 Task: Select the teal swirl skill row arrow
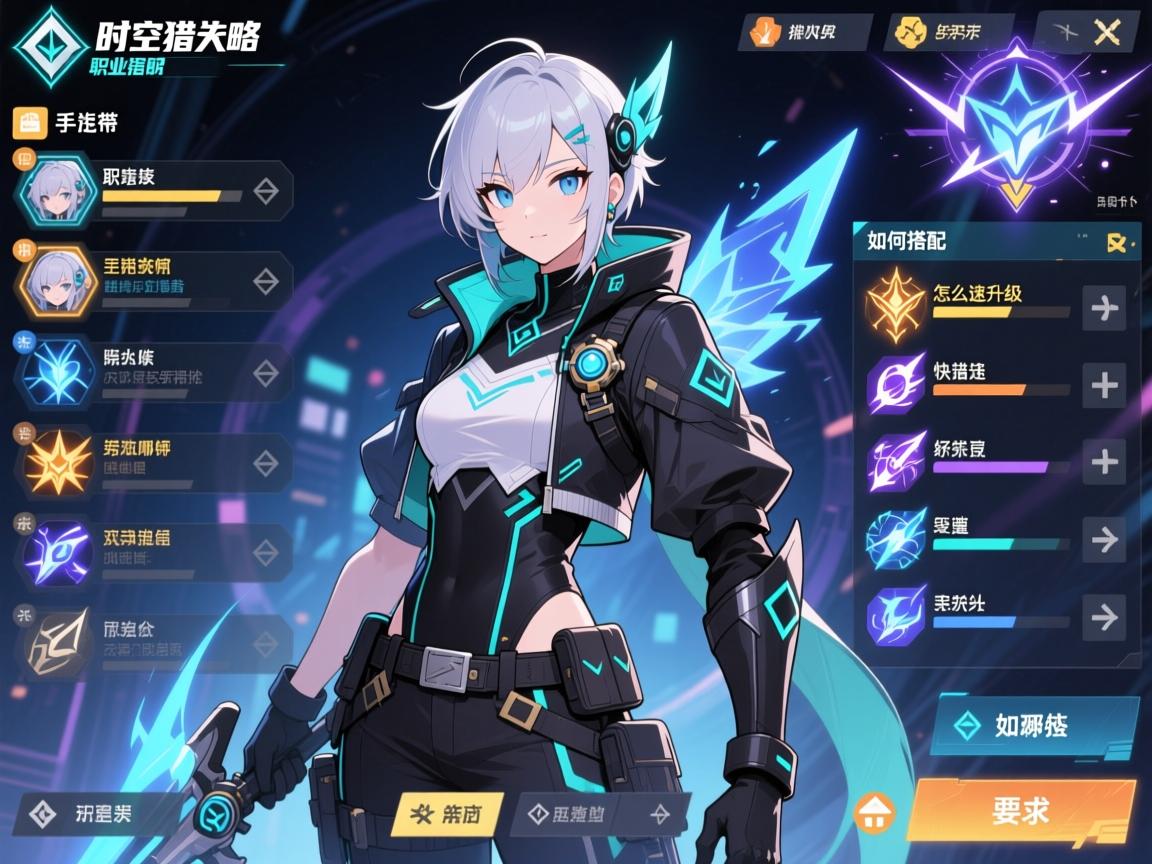[x=1104, y=540]
